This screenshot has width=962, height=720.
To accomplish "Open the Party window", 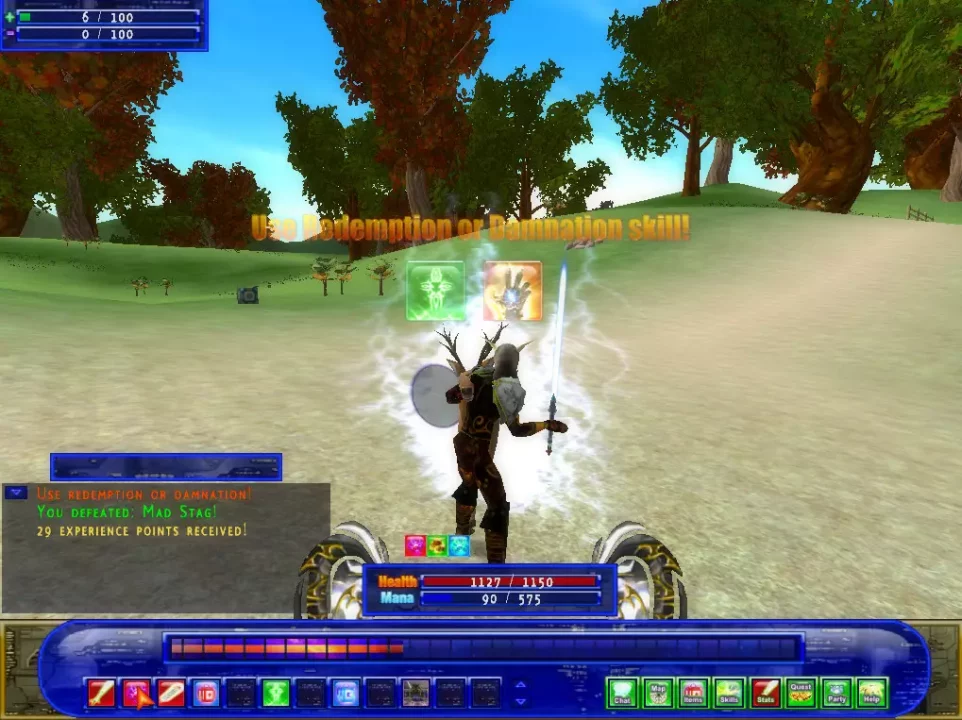I will (836, 693).
